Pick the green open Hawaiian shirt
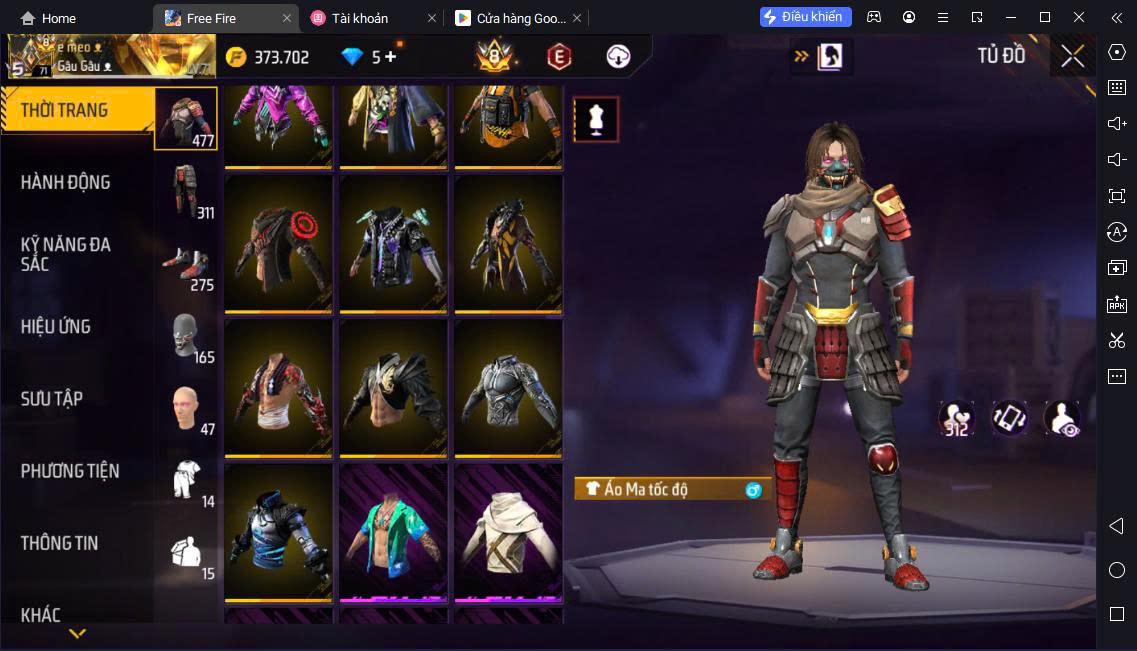The image size is (1137, 651). (x=393, y=532)
